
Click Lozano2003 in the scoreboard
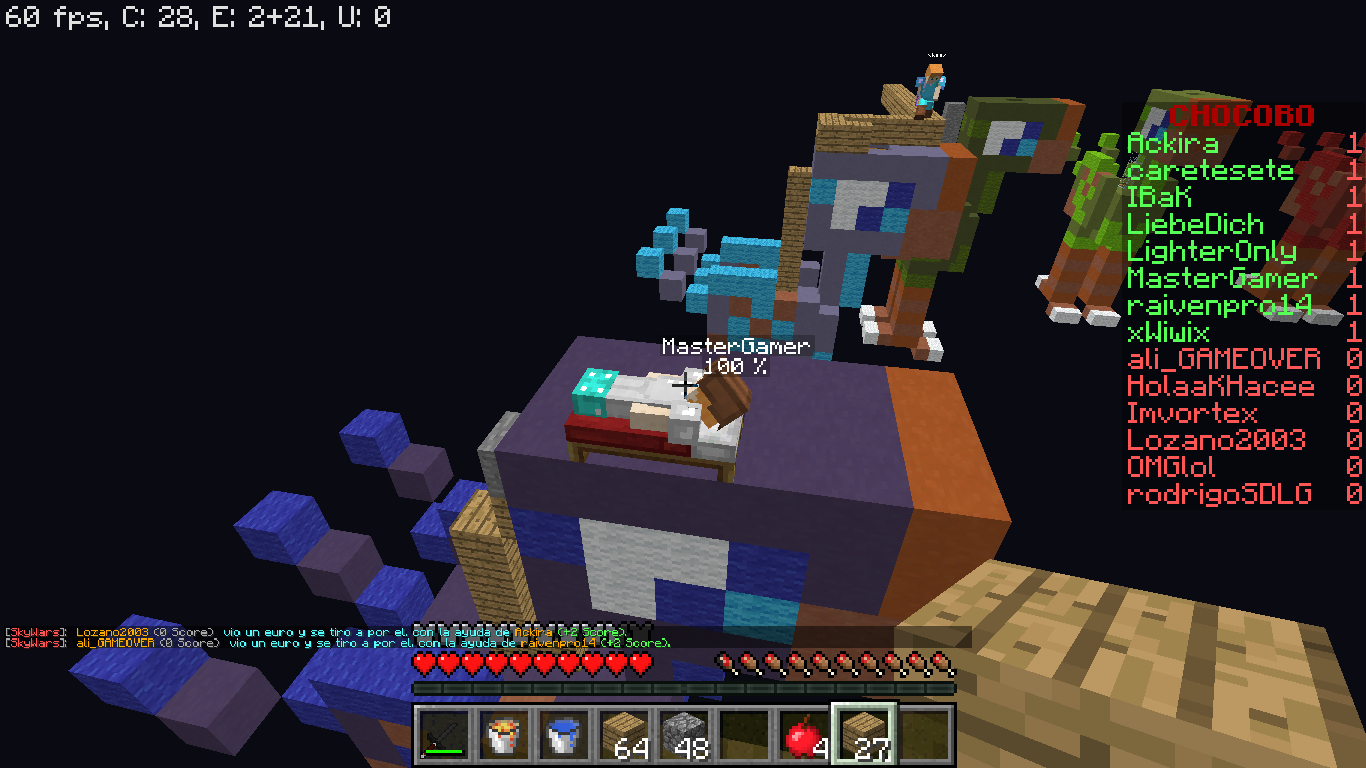1216,440
